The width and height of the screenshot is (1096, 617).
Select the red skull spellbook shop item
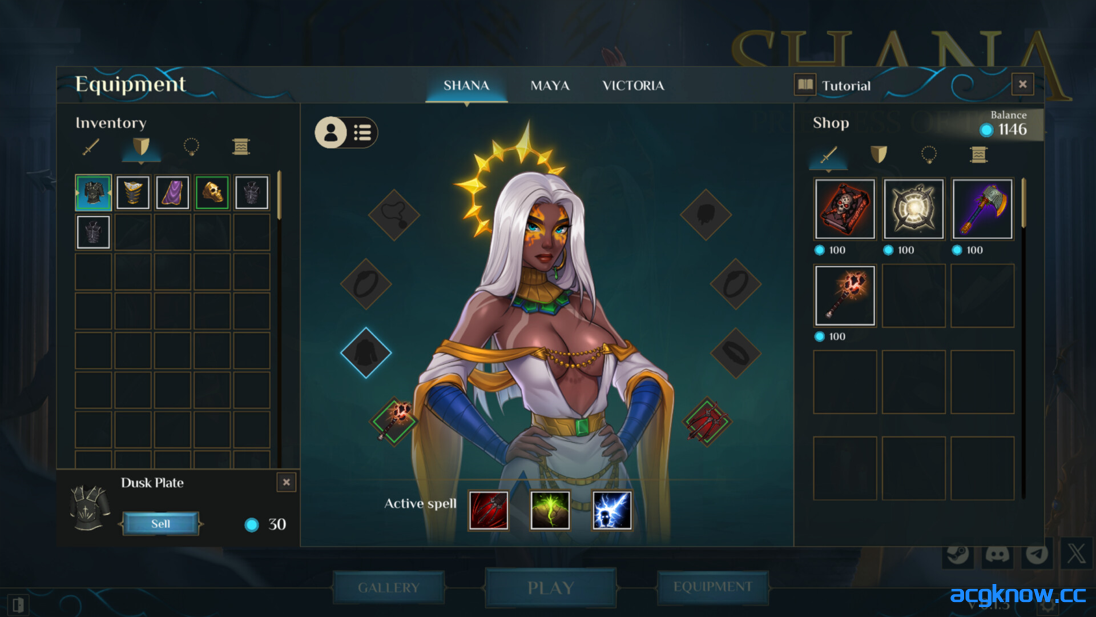click(845, 209)
